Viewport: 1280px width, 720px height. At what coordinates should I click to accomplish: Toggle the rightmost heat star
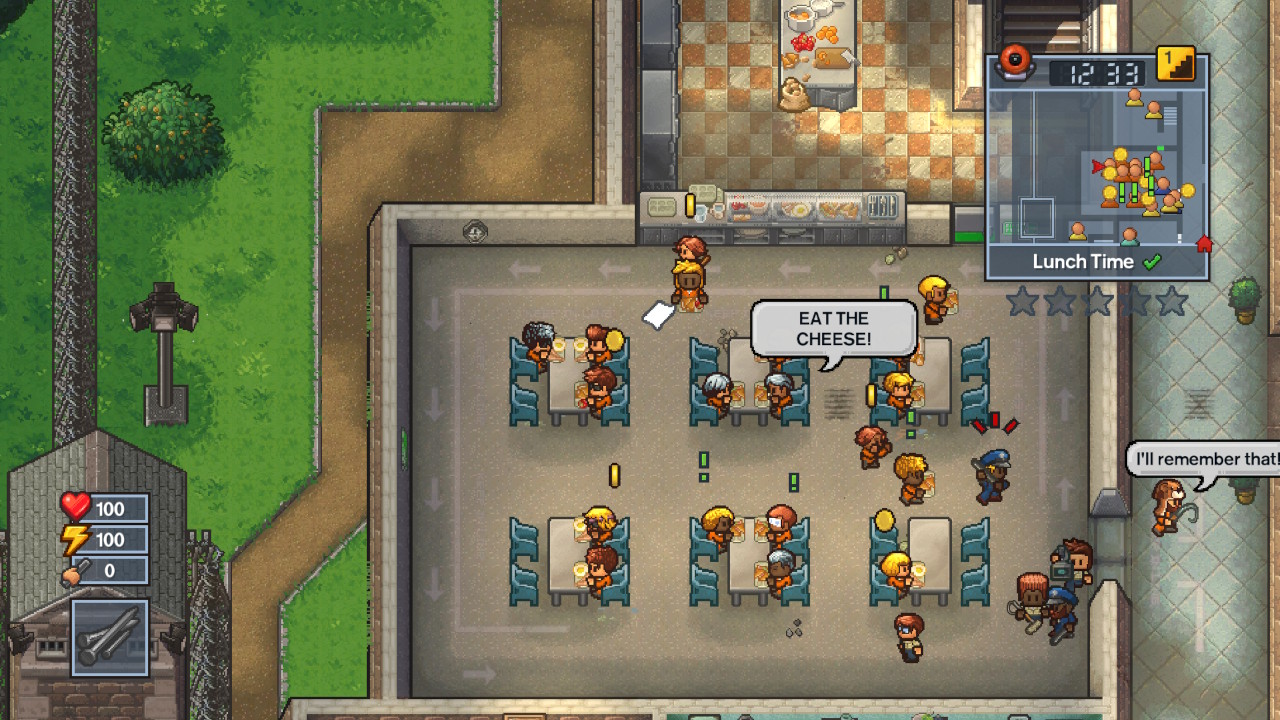[1172, 300]
